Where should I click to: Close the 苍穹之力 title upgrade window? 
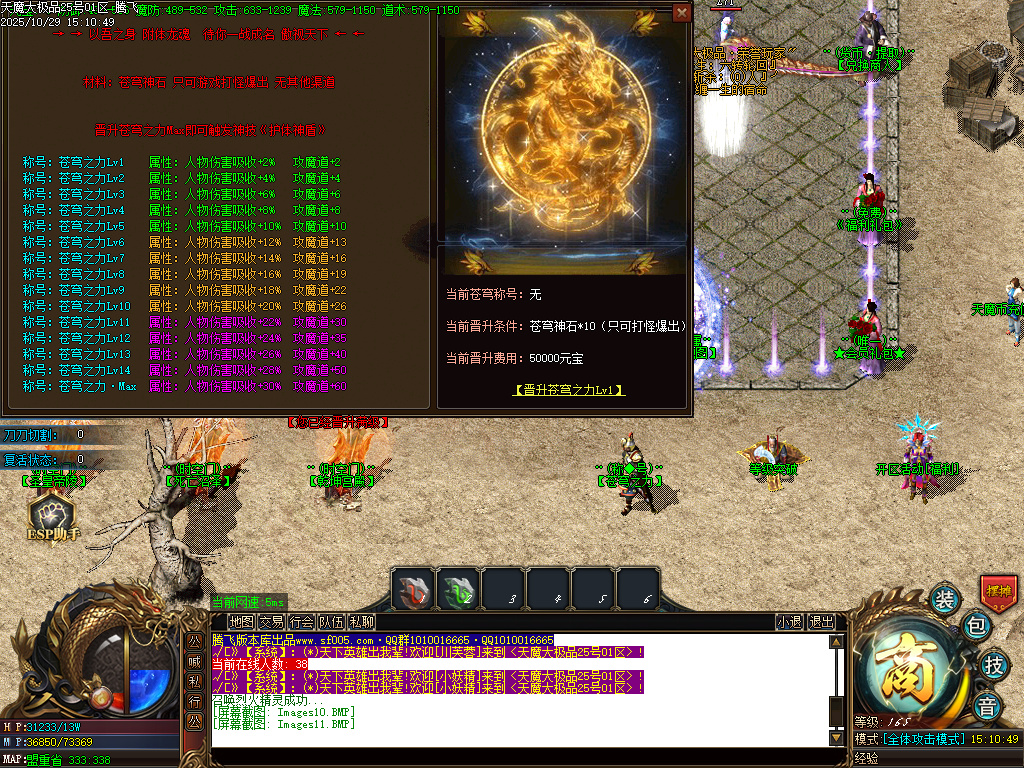tap(682, 13)
